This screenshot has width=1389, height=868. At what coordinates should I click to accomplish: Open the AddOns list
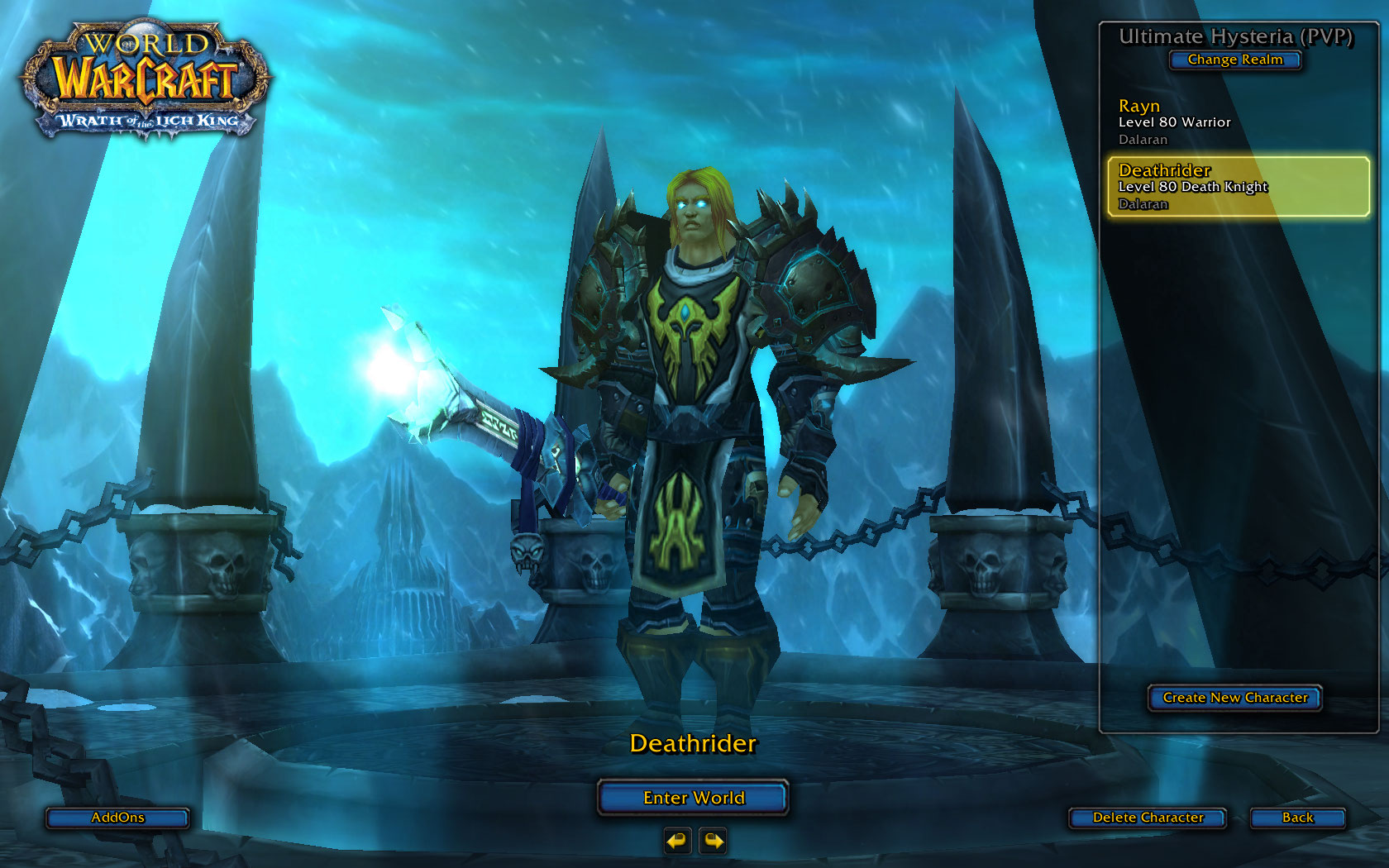point(117,818)
